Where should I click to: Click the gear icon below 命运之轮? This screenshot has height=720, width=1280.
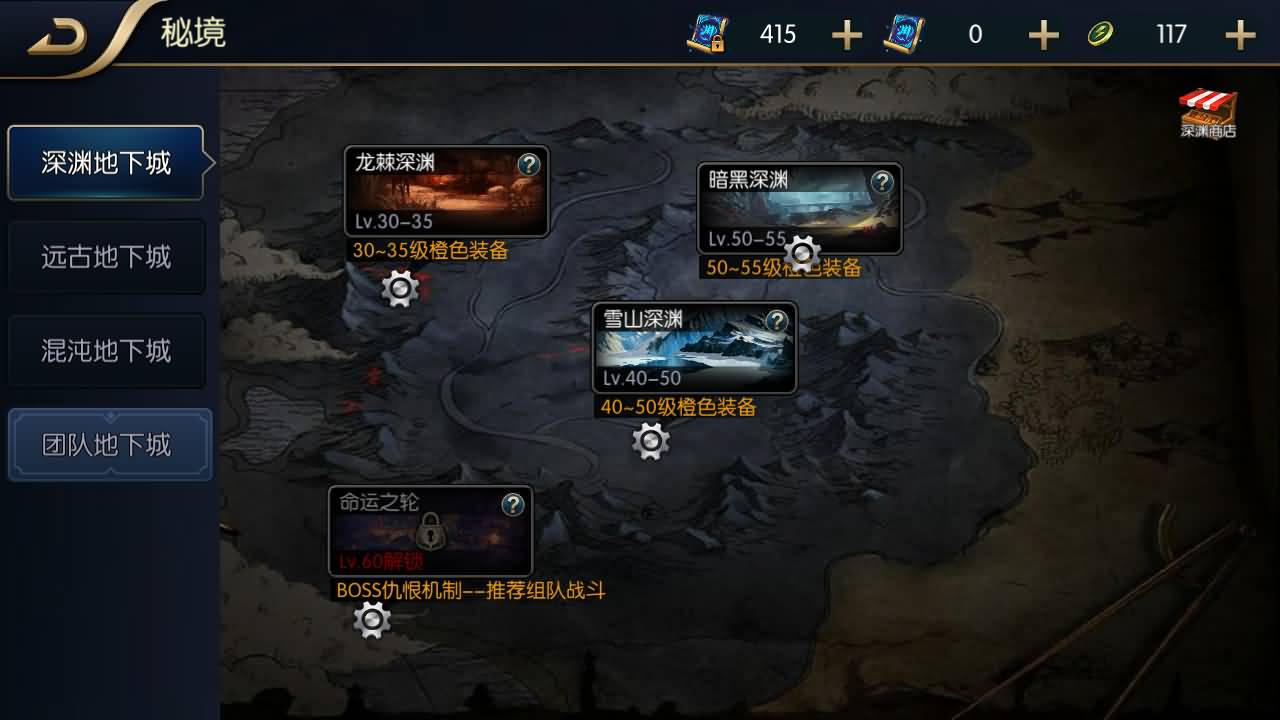click(x=371, y=621)
